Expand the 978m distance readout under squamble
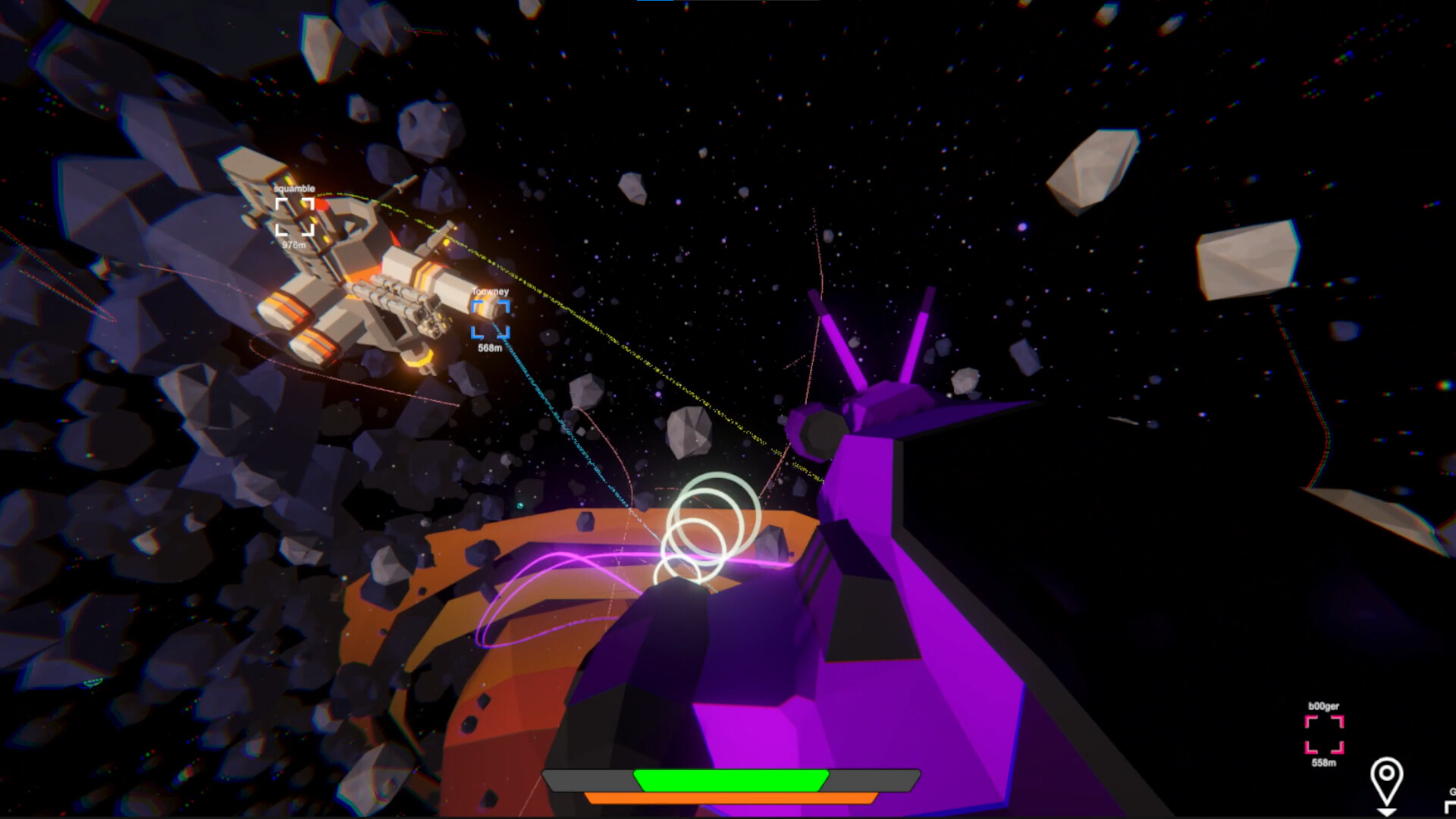 294,243
